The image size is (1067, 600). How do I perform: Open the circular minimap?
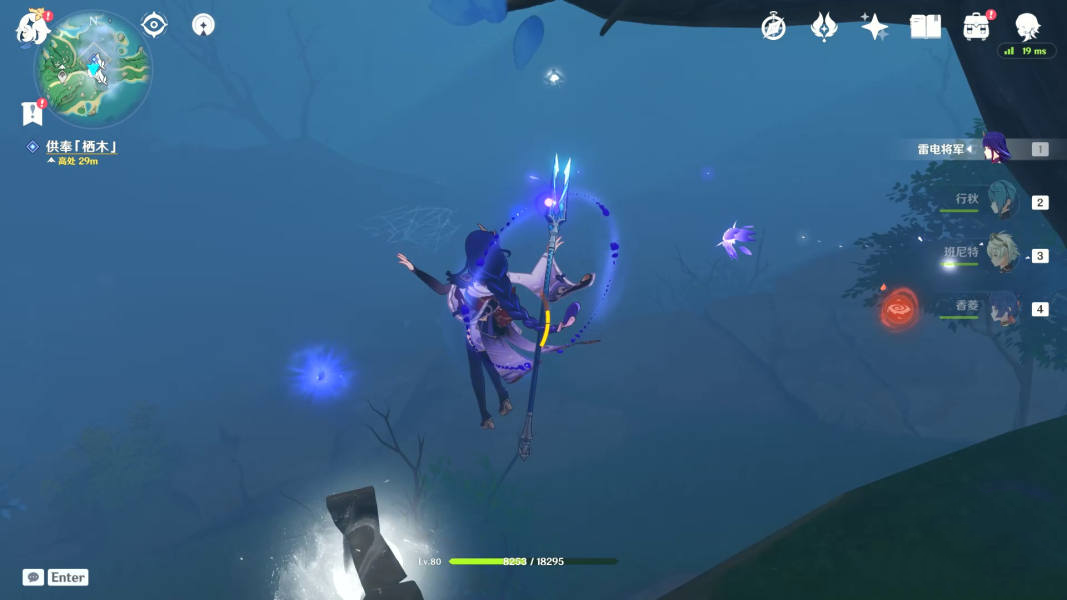click(93, 68)
